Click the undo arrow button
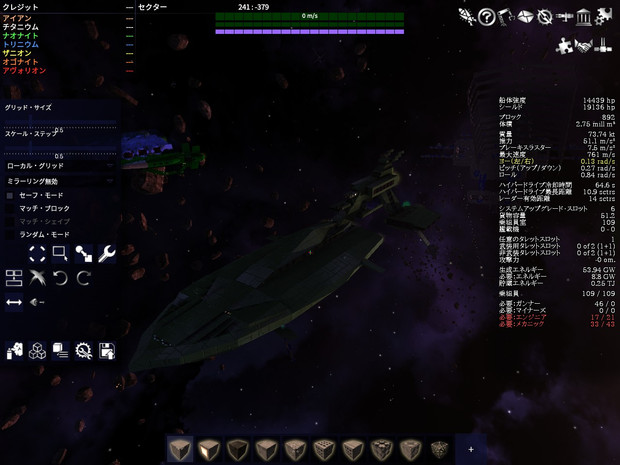Image resolution: width=620 pixels, height=465 pixels. pyautogui.click(x=61, y=277)
